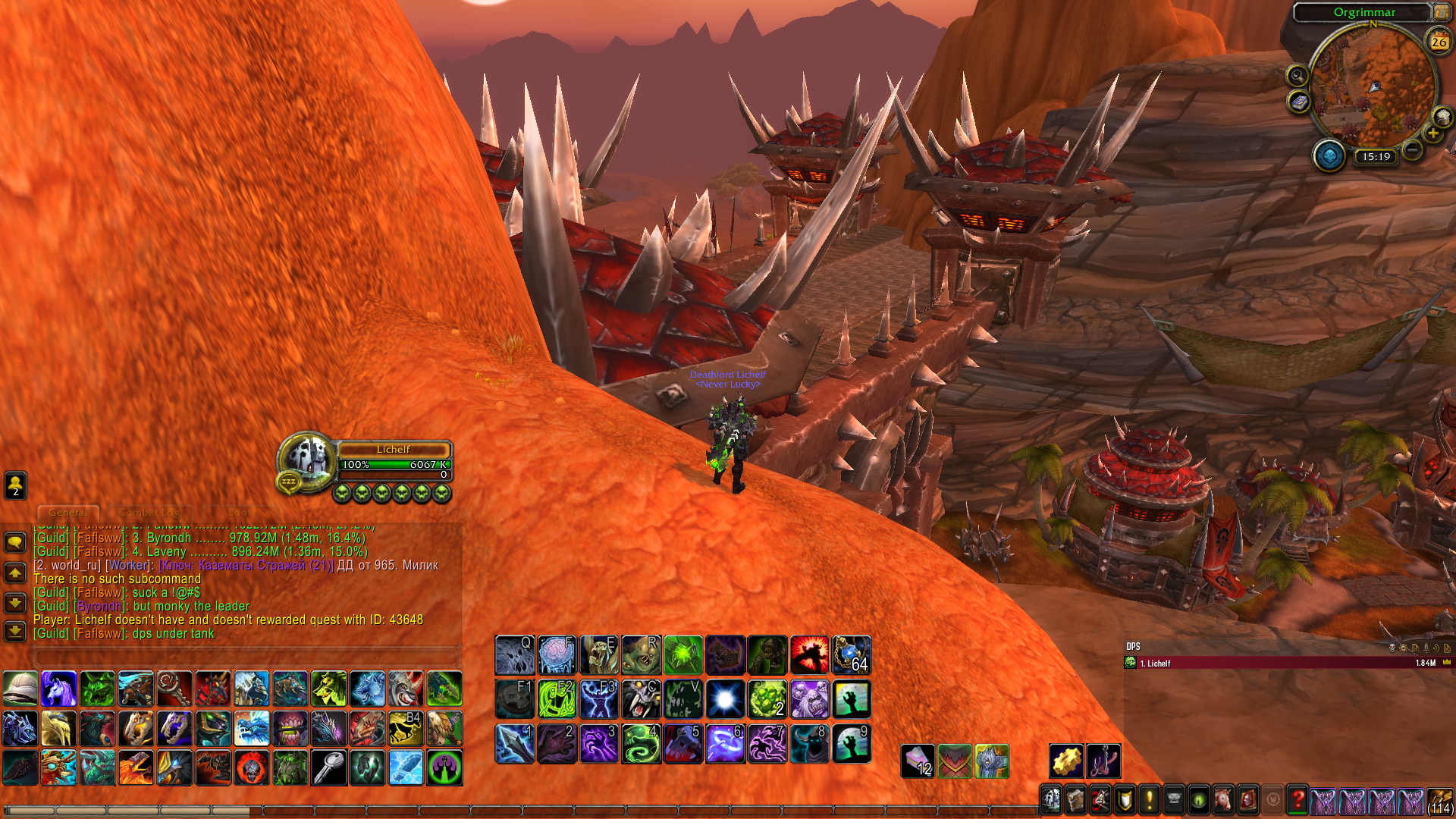
Task: Switch to the Combat Log chat tab
Action: tap(149, 513)
